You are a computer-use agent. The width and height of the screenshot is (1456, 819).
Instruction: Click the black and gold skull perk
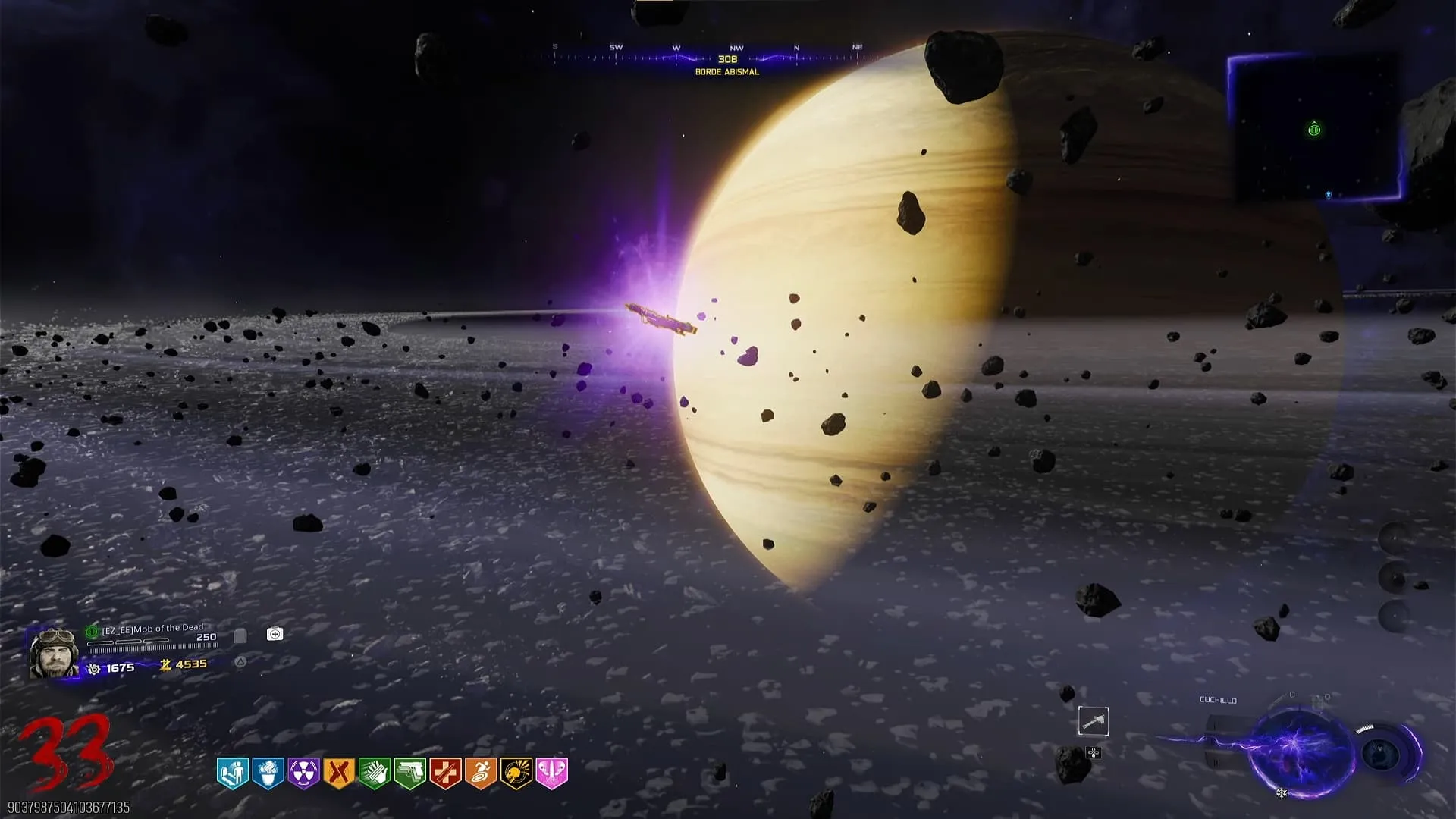pos(516,773)
